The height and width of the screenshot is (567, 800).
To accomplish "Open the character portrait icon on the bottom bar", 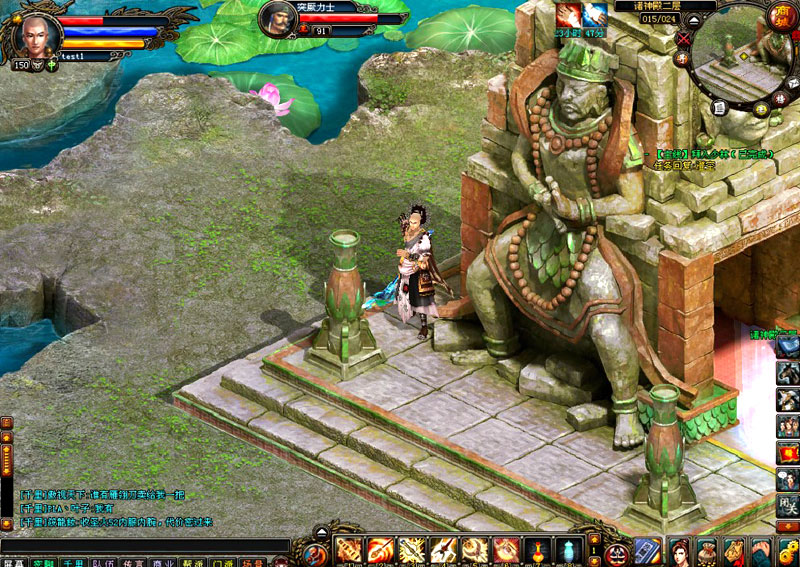I will point(680,550).
